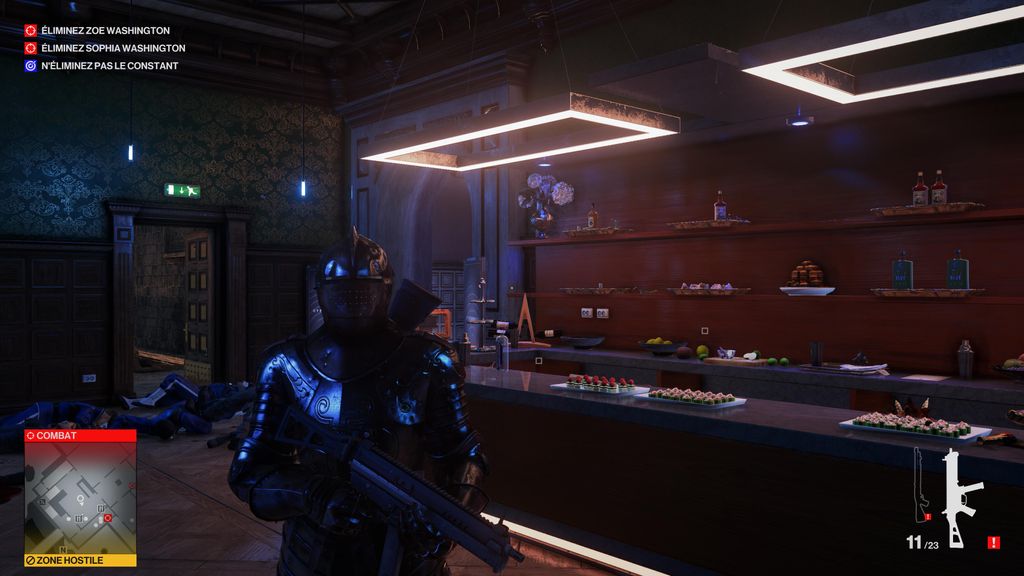Click the yellow Zone Hostile banner

click(80, 560)
